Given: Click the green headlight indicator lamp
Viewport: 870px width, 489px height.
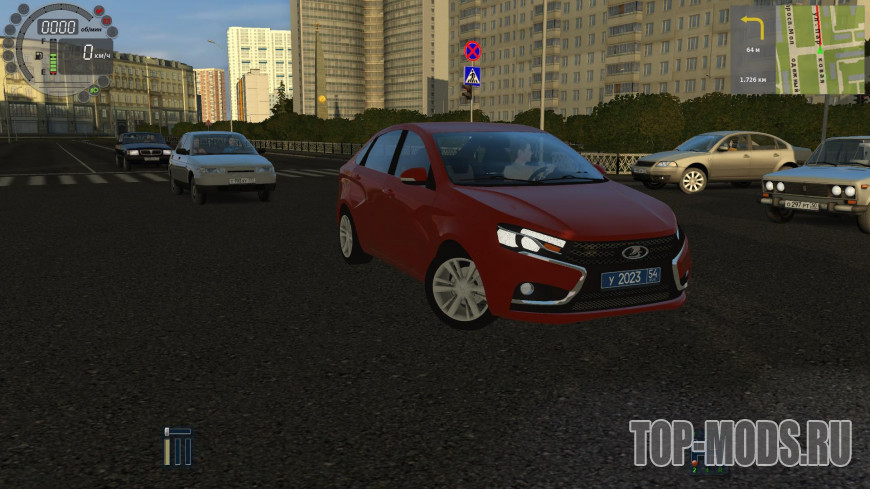Looking at the screenshot, I should pos(94,89).
